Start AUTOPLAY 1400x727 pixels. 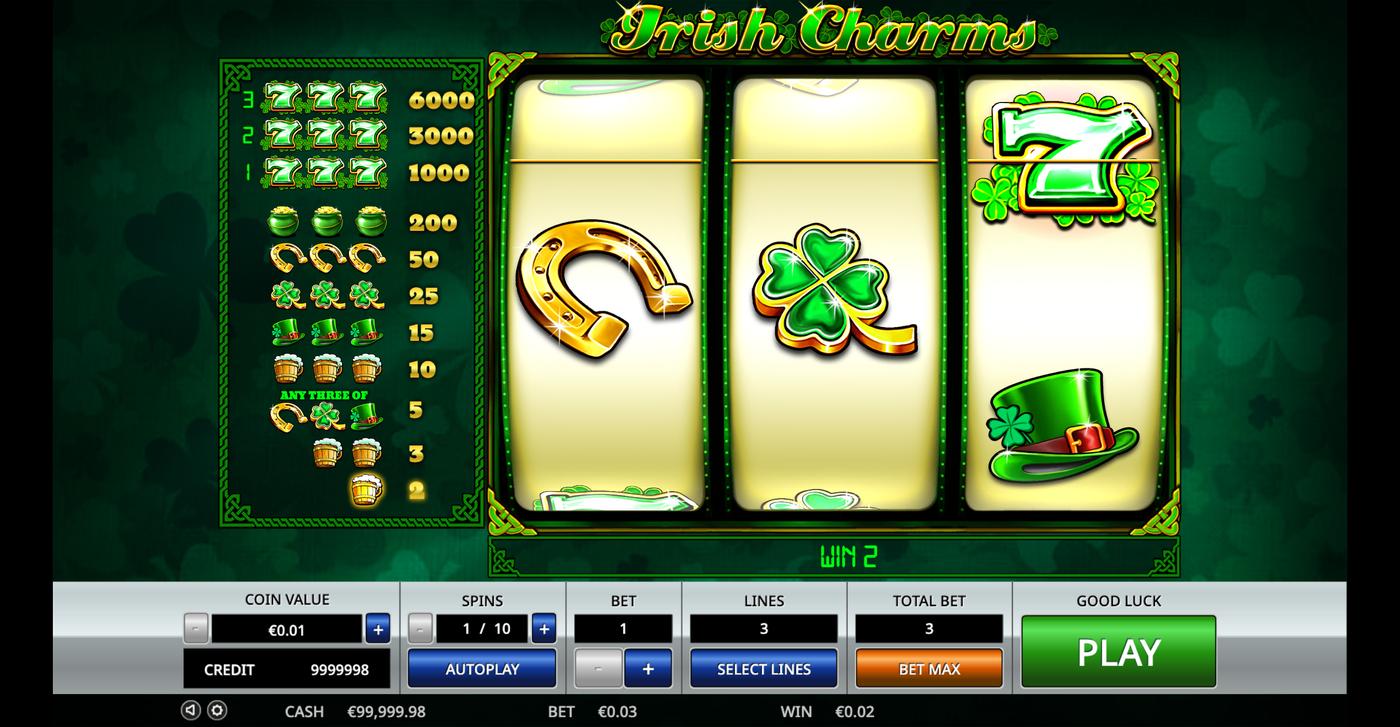tap(481, 668)
